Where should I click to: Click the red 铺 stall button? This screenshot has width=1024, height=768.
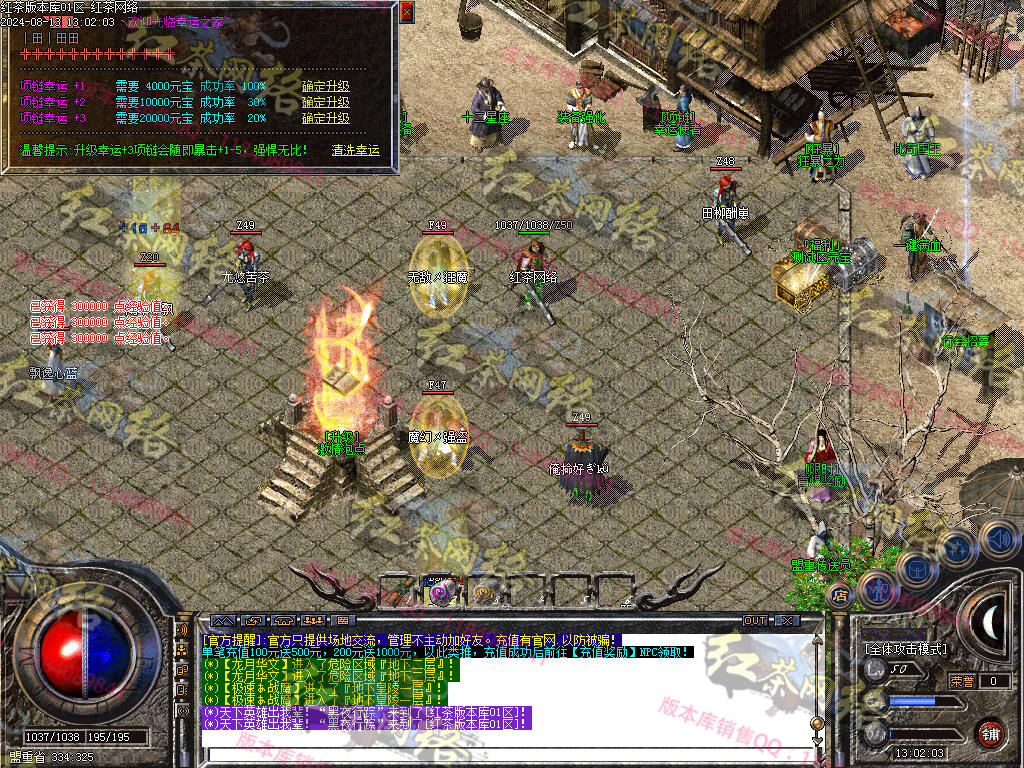[989, 733]
